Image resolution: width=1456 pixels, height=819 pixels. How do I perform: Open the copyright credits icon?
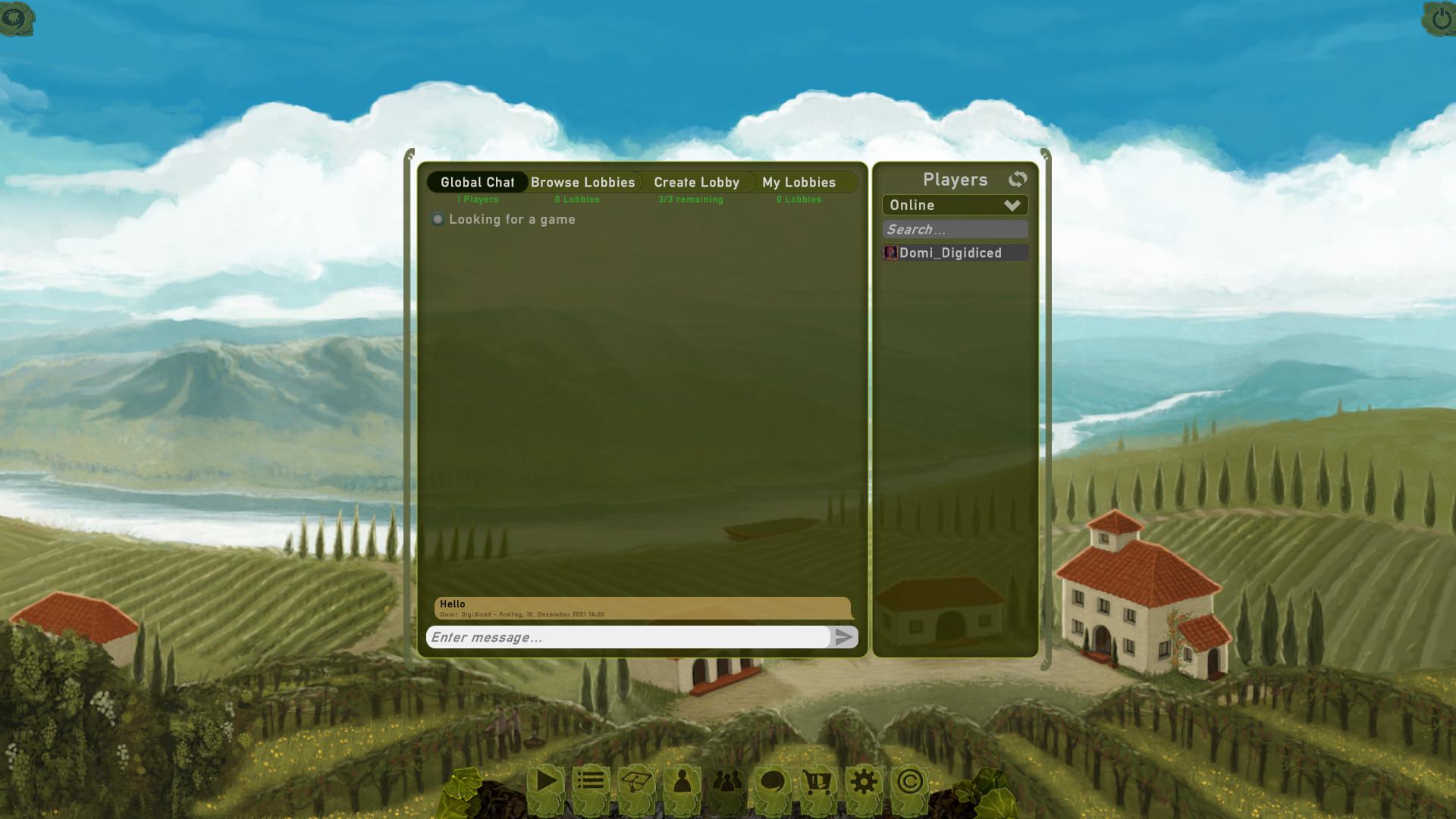(x=908, y=780)
